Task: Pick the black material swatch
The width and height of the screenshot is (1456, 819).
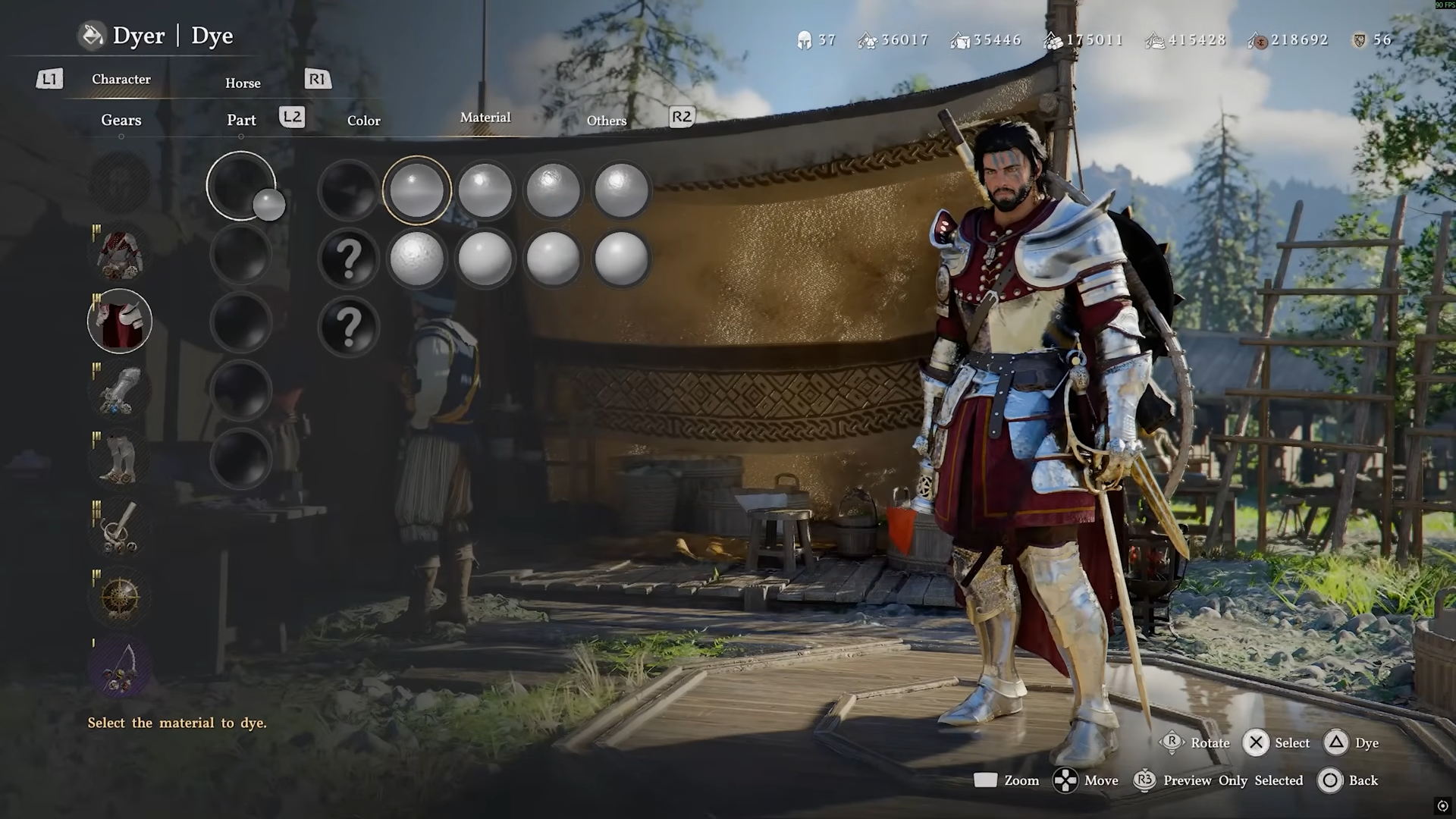Action: click(x=348, y=190)
